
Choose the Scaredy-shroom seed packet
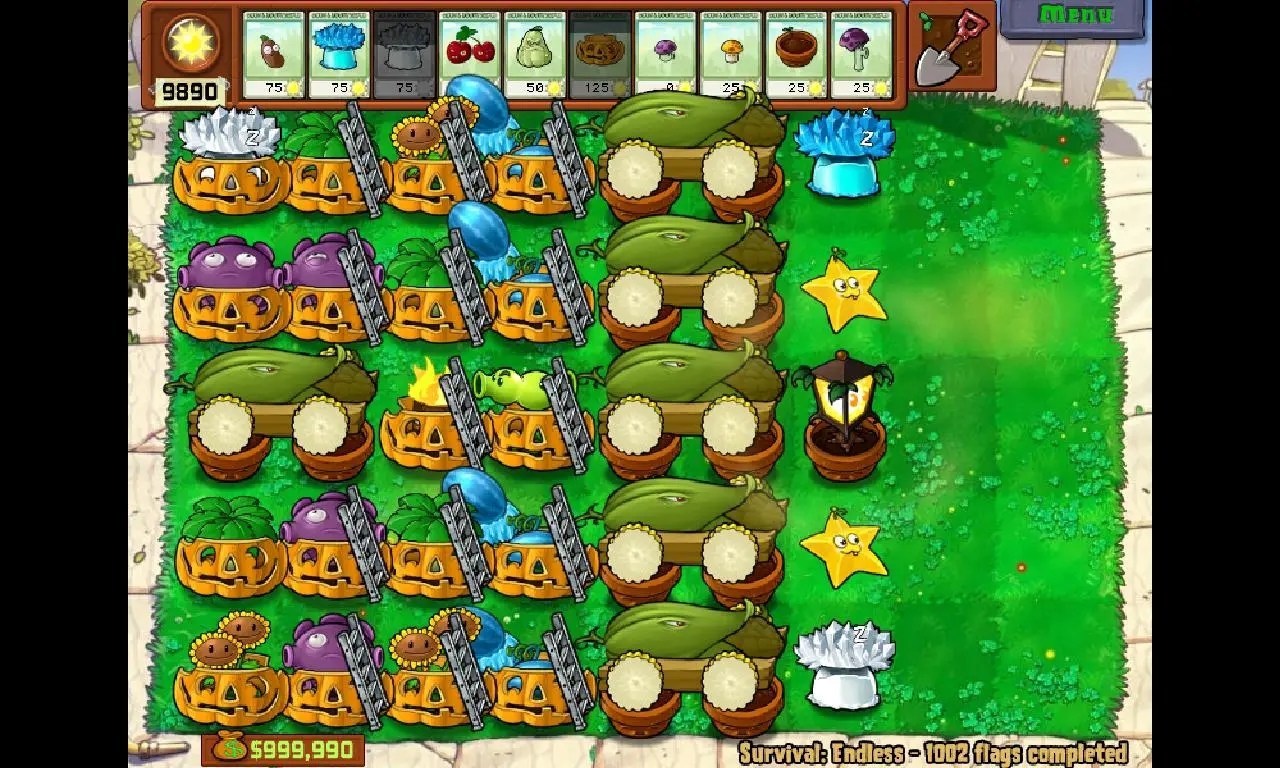(x=861, y=54)
